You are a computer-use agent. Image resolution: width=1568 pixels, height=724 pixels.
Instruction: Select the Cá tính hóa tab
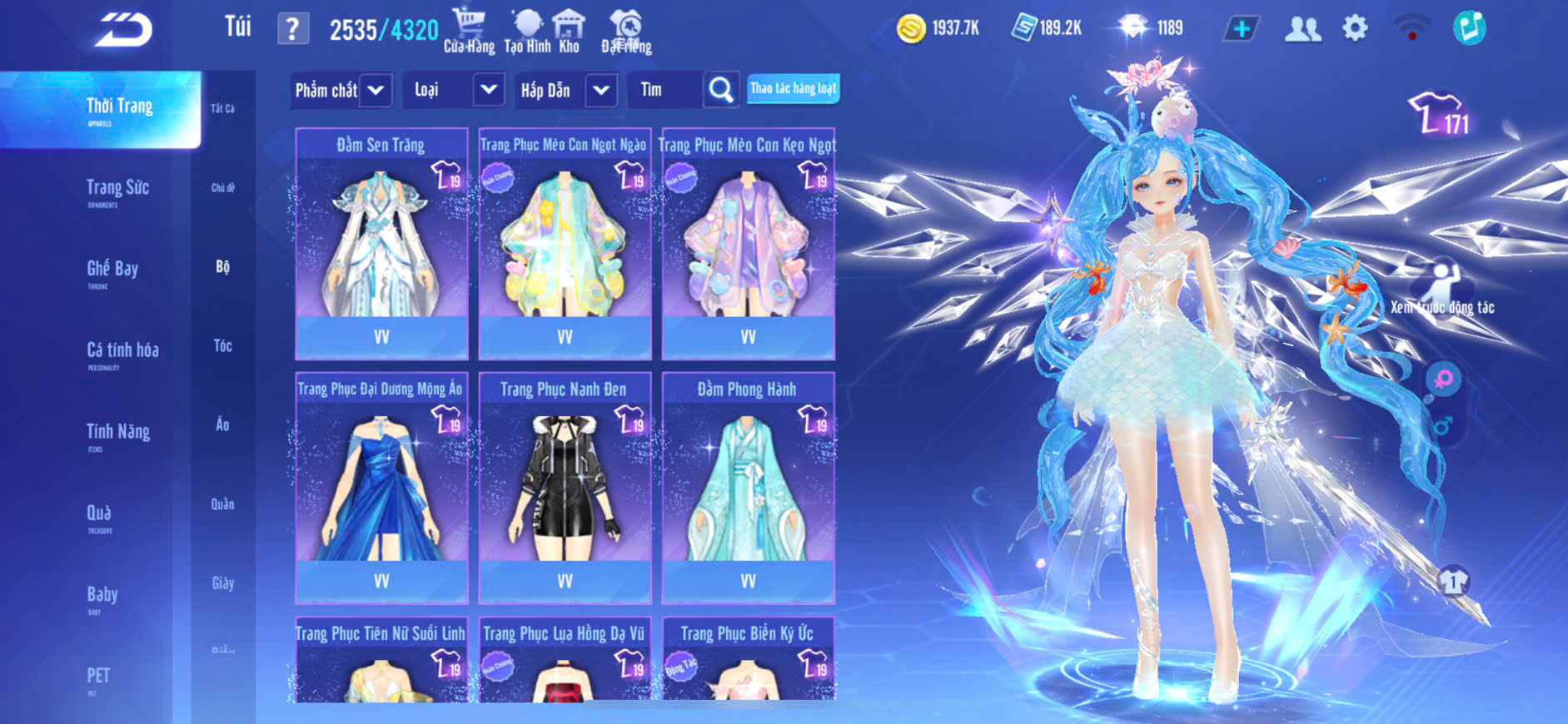(x=122, y=353)
